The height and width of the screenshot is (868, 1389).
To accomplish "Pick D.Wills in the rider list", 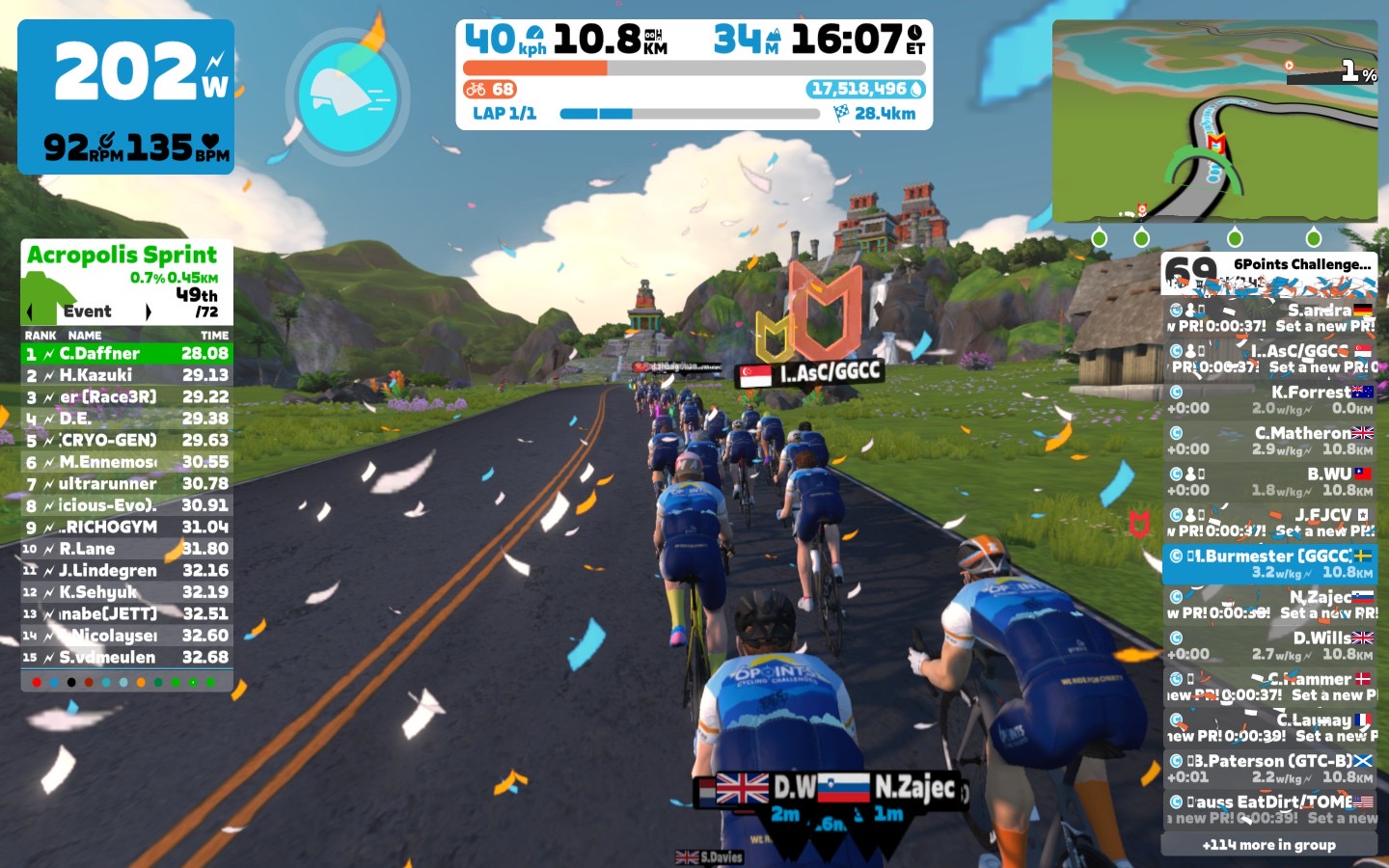I will (1269, 645).
